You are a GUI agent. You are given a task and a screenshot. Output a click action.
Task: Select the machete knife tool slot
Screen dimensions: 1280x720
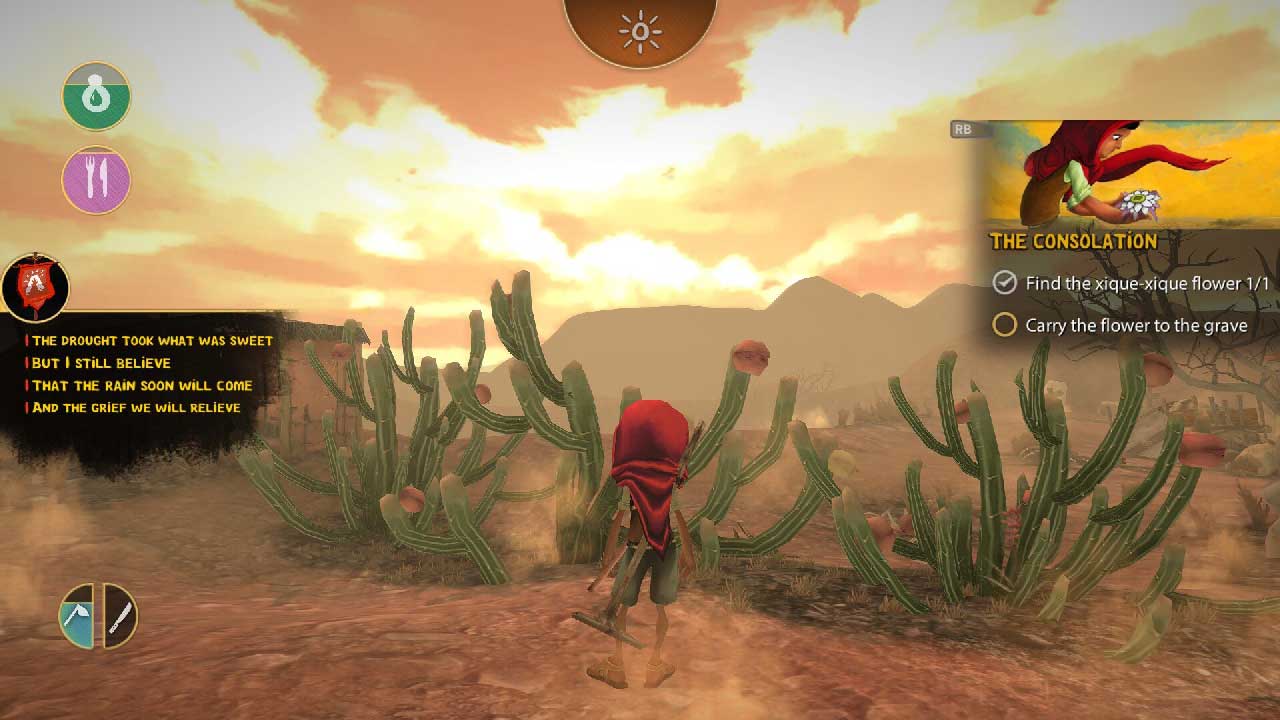pos(119,616)
